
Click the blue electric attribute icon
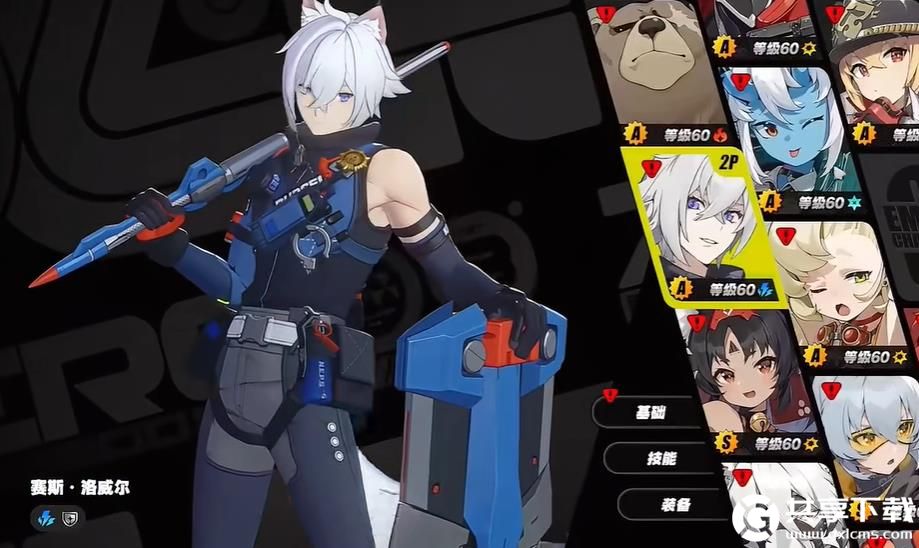point(47,517)
